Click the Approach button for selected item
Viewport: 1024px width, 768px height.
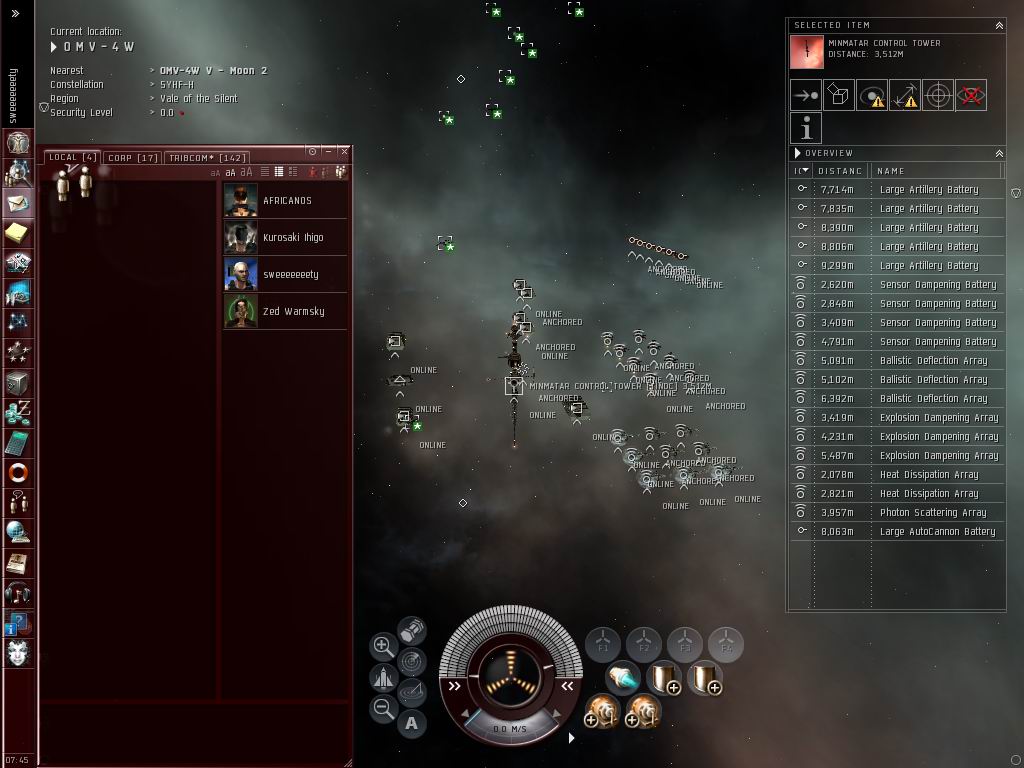(x=806, y=95)
